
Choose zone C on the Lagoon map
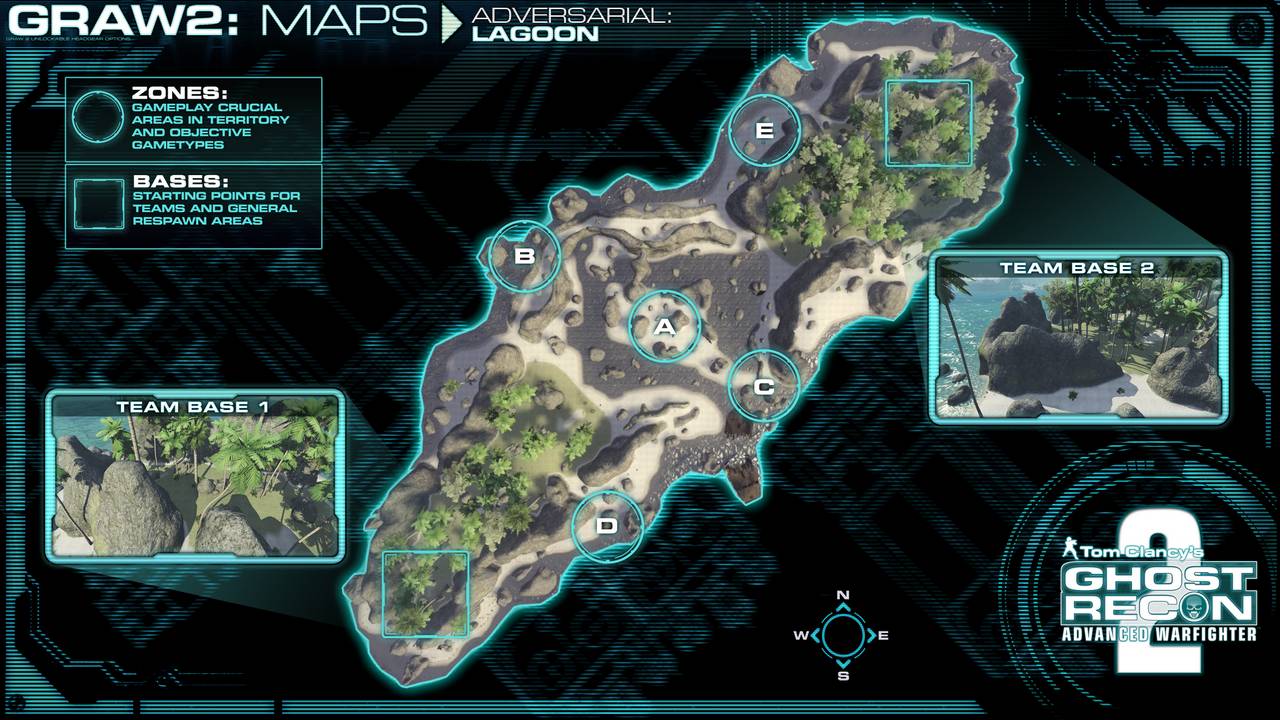coord(764,386)
